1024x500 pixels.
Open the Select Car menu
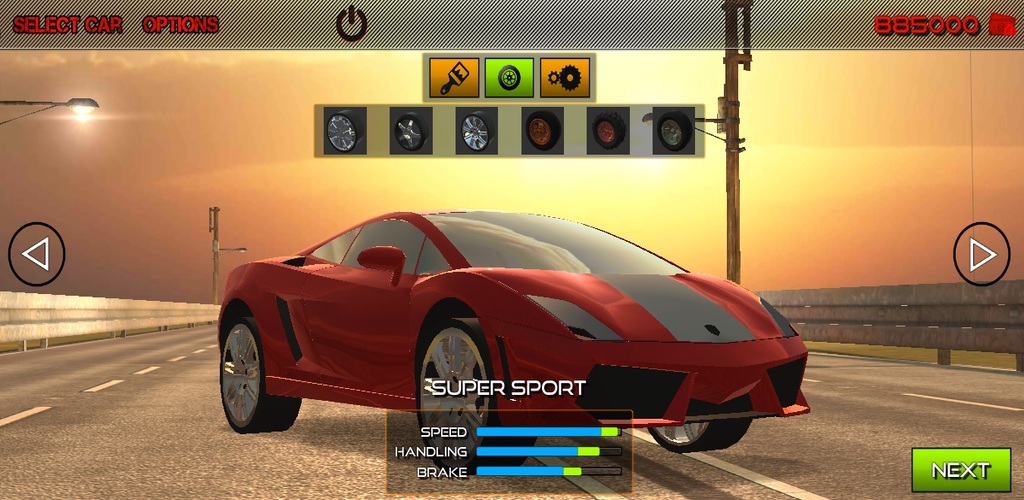coord(67,25)
